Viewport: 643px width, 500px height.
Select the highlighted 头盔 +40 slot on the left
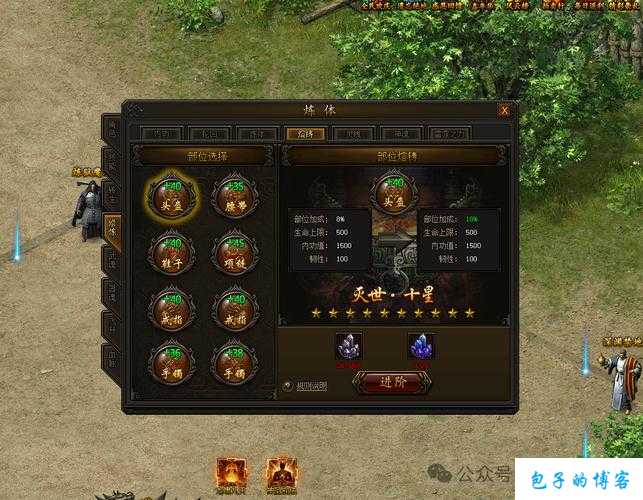[172, 195]
